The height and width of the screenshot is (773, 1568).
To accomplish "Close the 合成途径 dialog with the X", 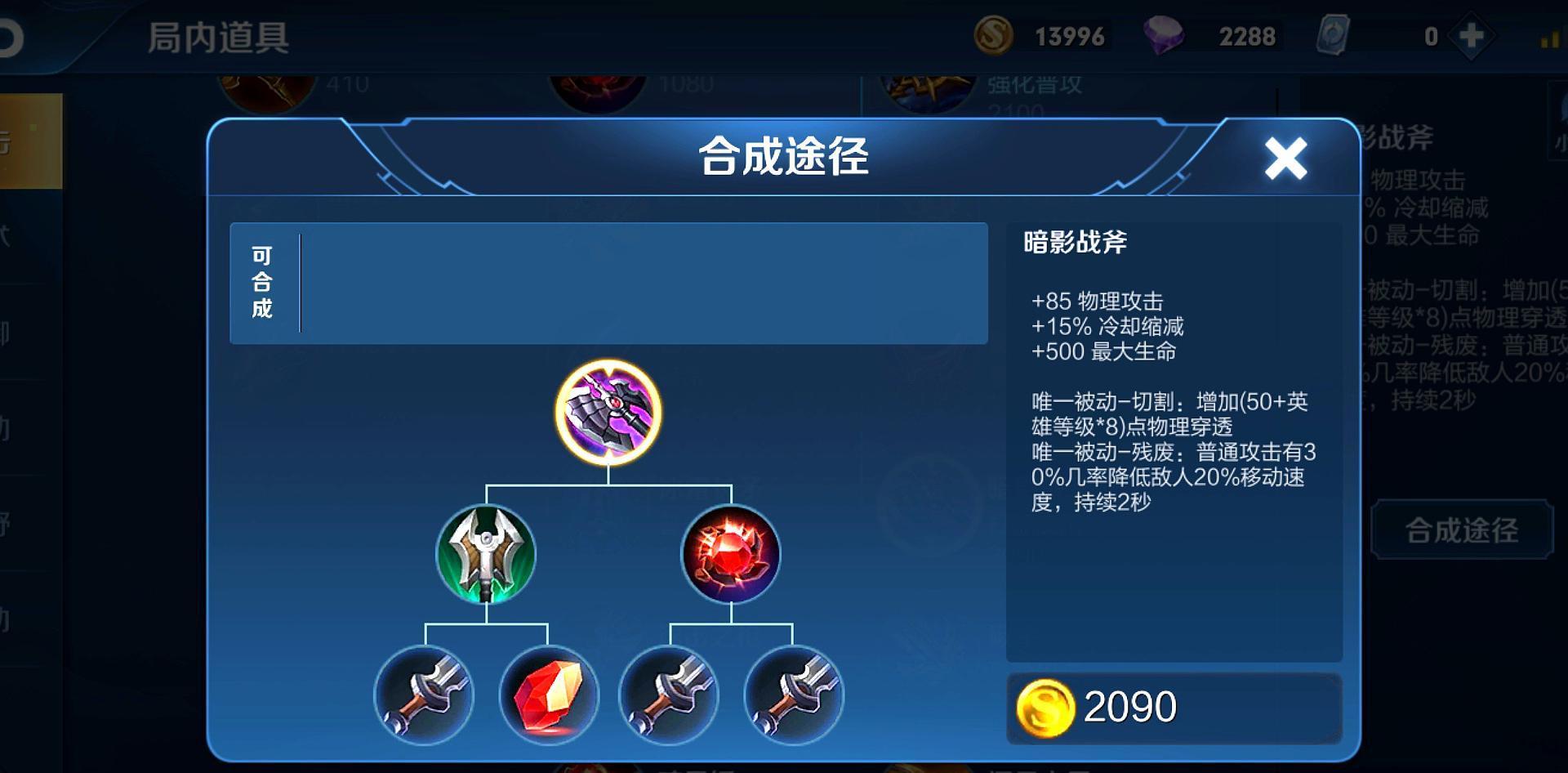I will coord(1285,159).
